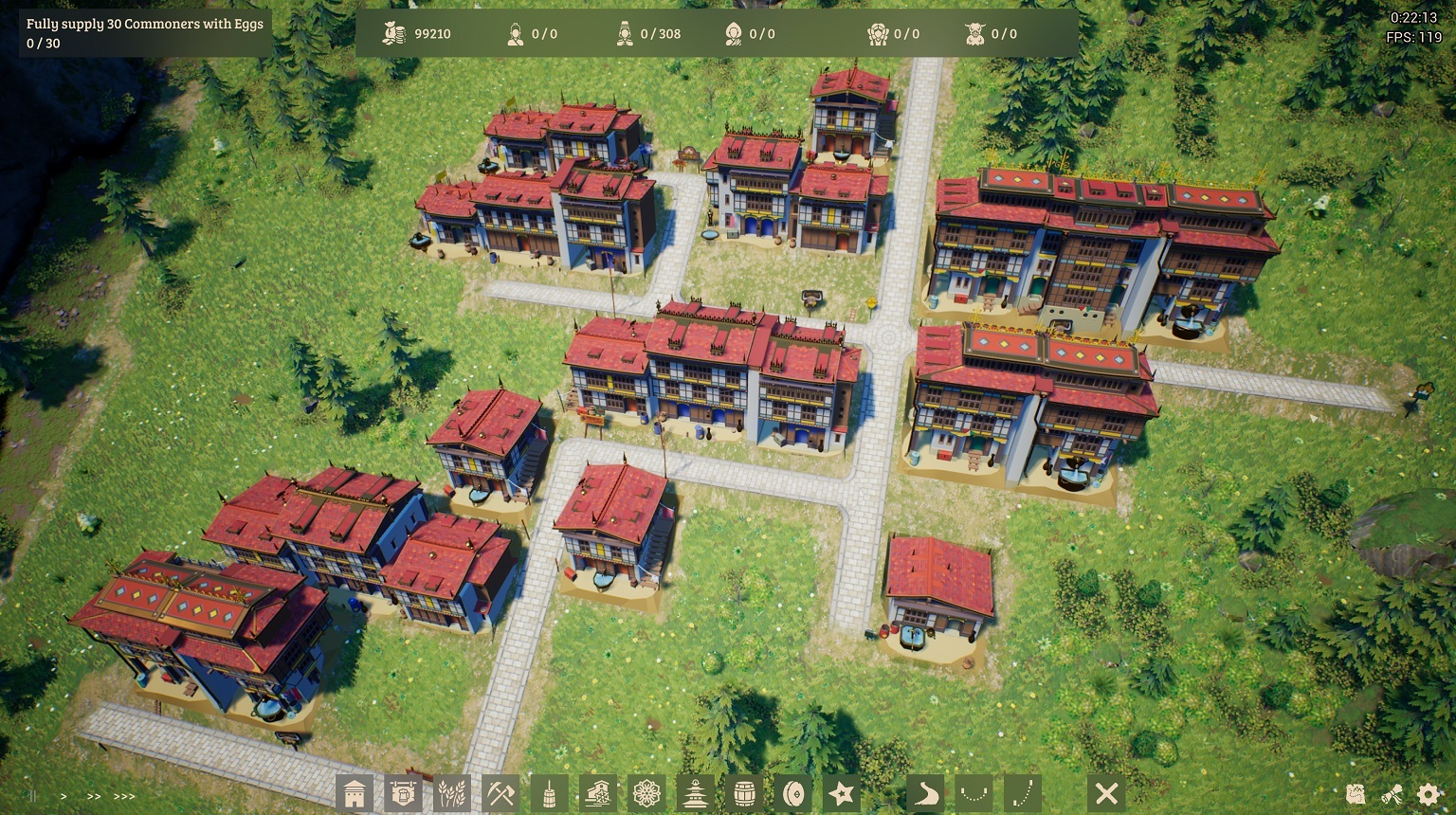Enable triple game speed

coord(125,797)
